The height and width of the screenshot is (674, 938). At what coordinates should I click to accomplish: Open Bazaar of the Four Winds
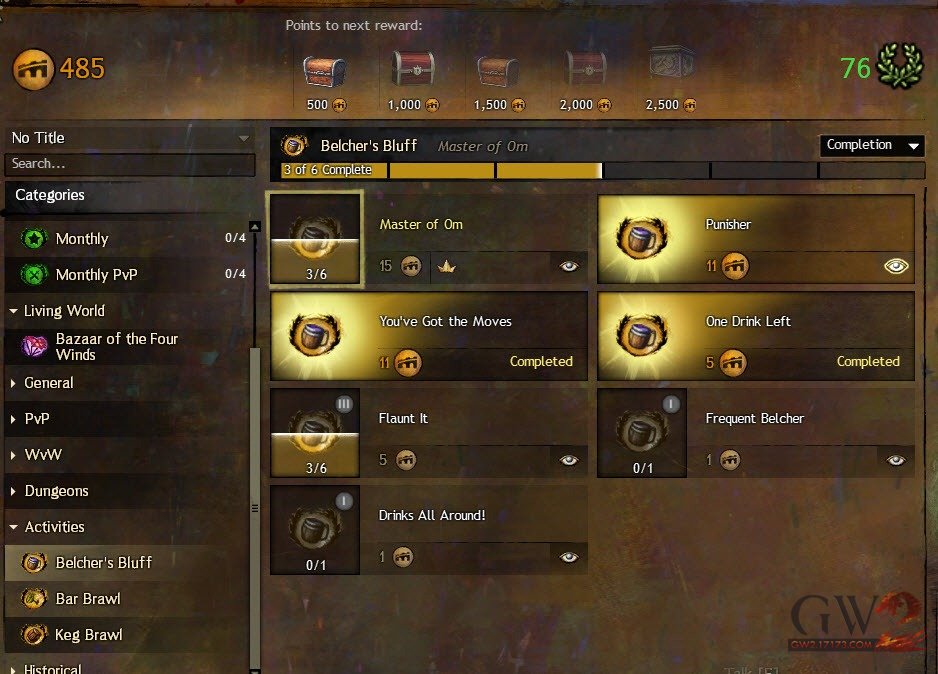116,347
